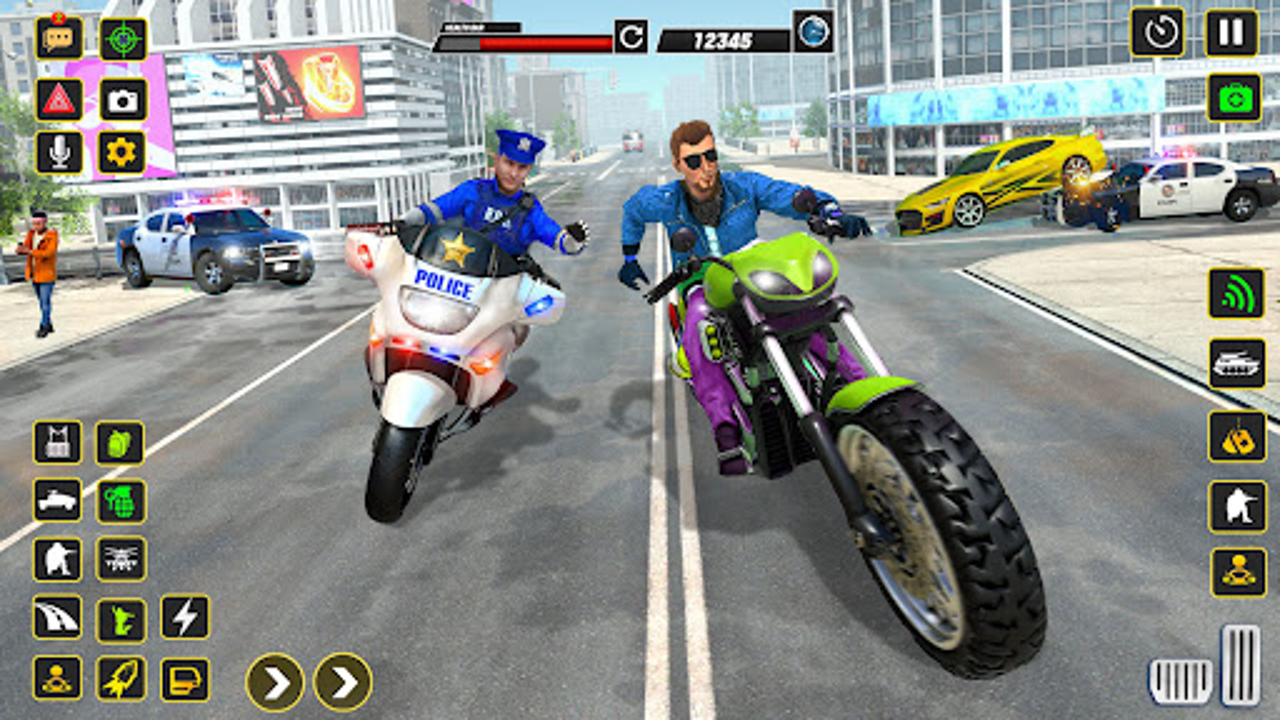Toggle the microphone on or off
Viewport: 1280px width, 720px height.
58,152
